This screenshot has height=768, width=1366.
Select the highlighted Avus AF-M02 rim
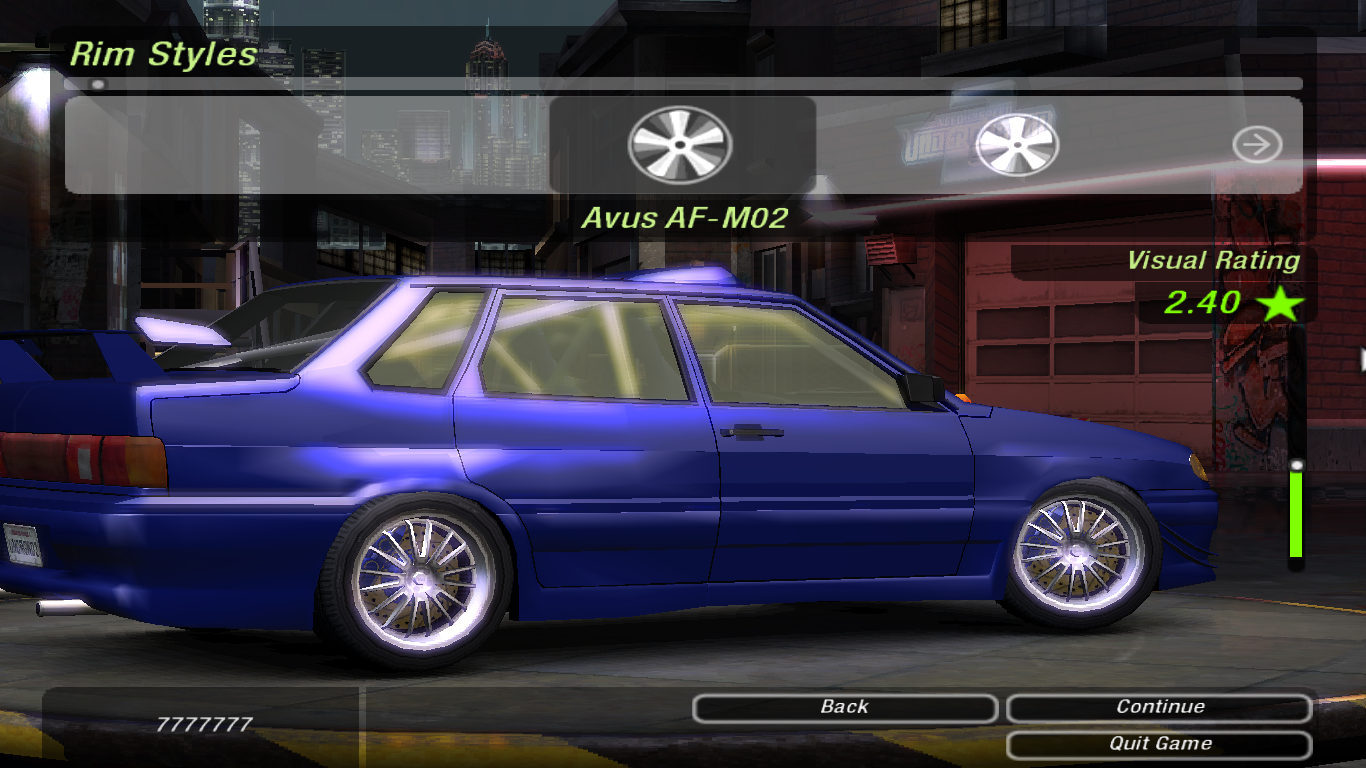click(x=681, y=145)
